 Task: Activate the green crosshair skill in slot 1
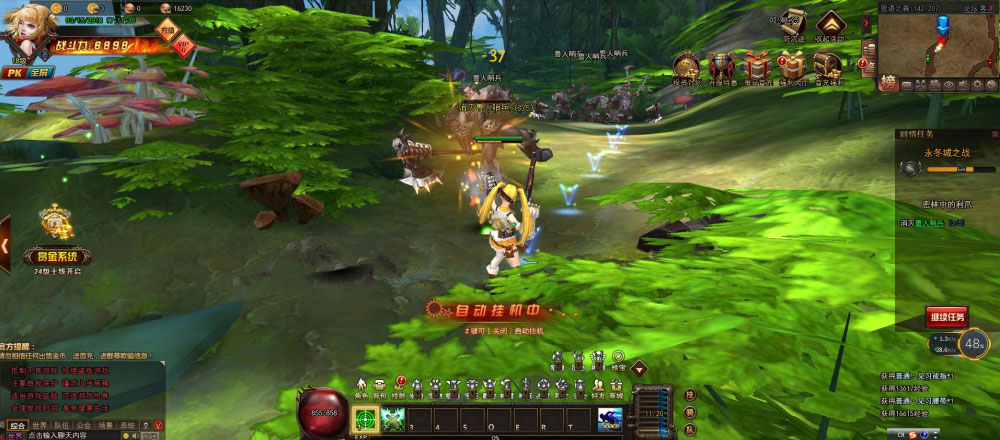(x=367, y=419)
